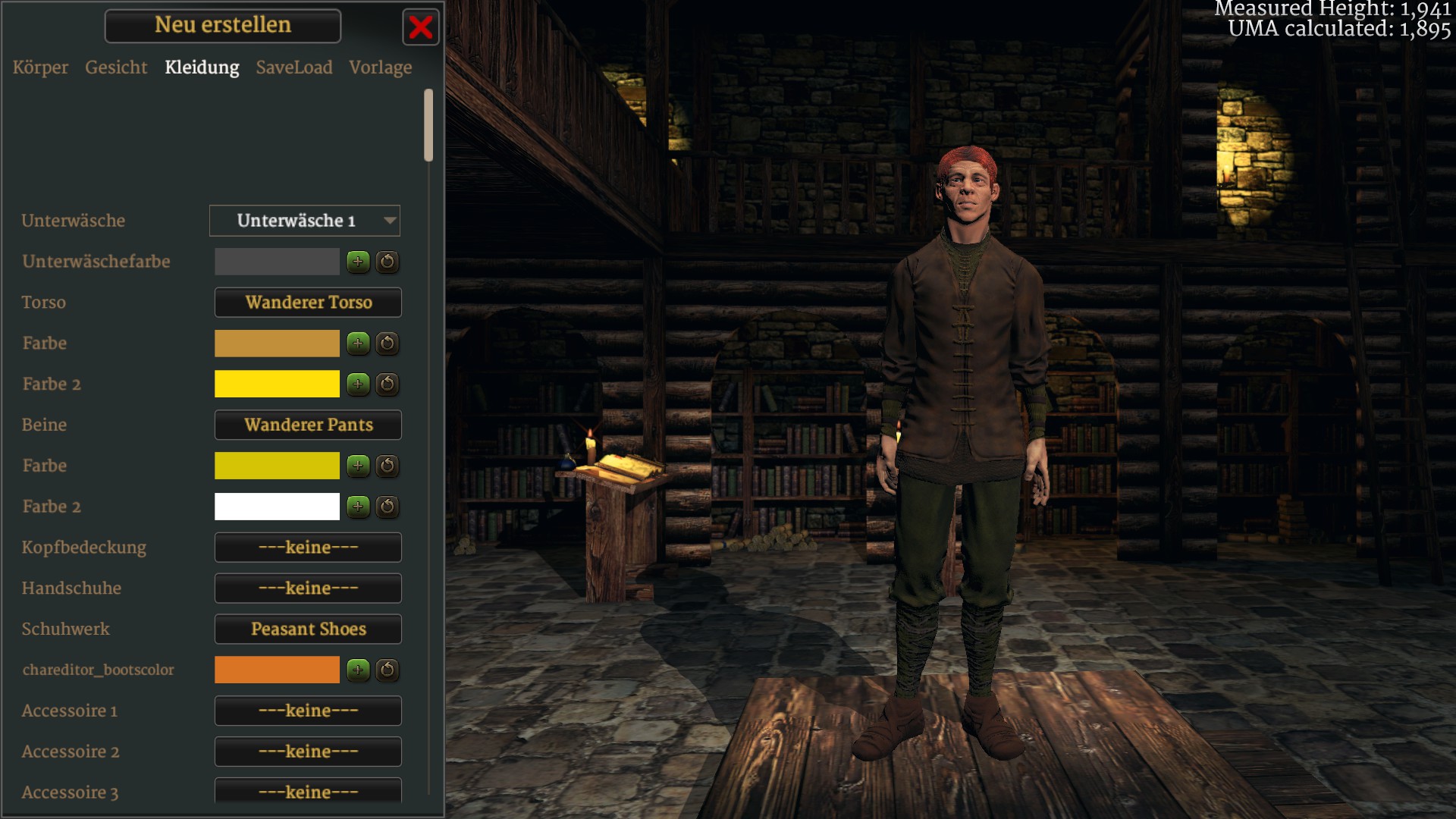
Task: Change the Peasant Shoes footwear
Action: (x=308, y=629)
